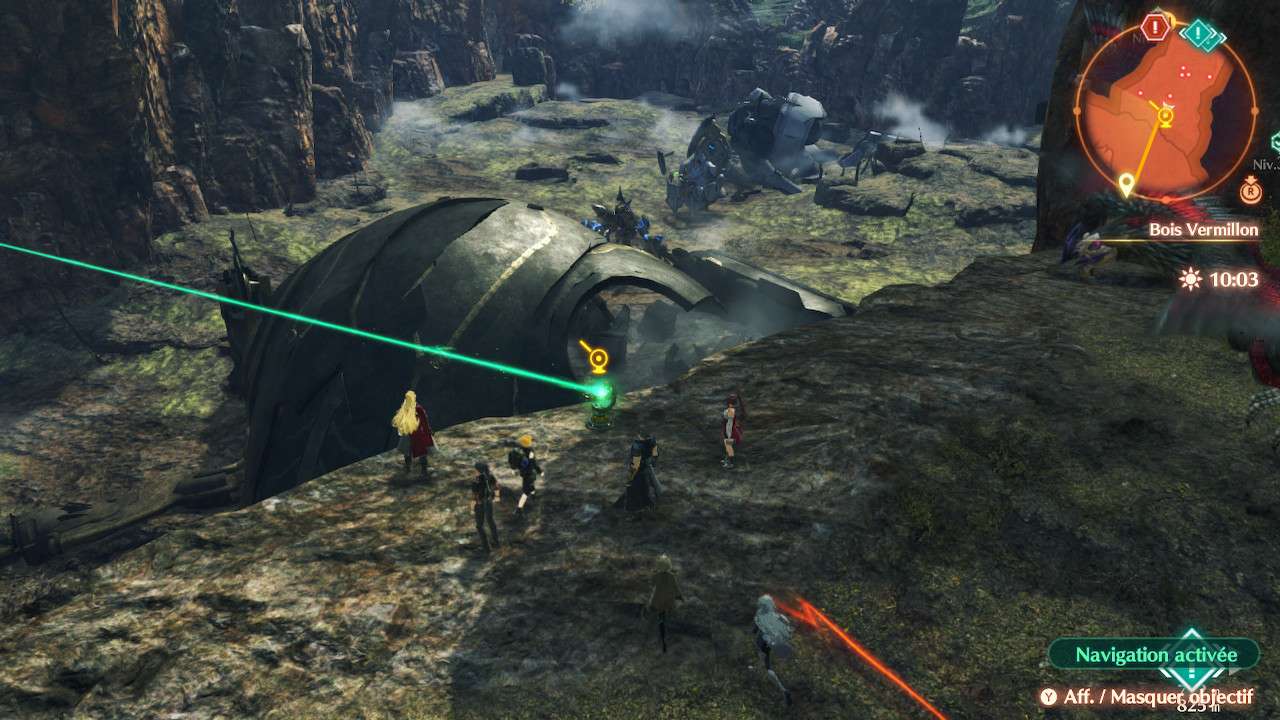Click the Bois Vermillon location label

[x=1203, y=230]
